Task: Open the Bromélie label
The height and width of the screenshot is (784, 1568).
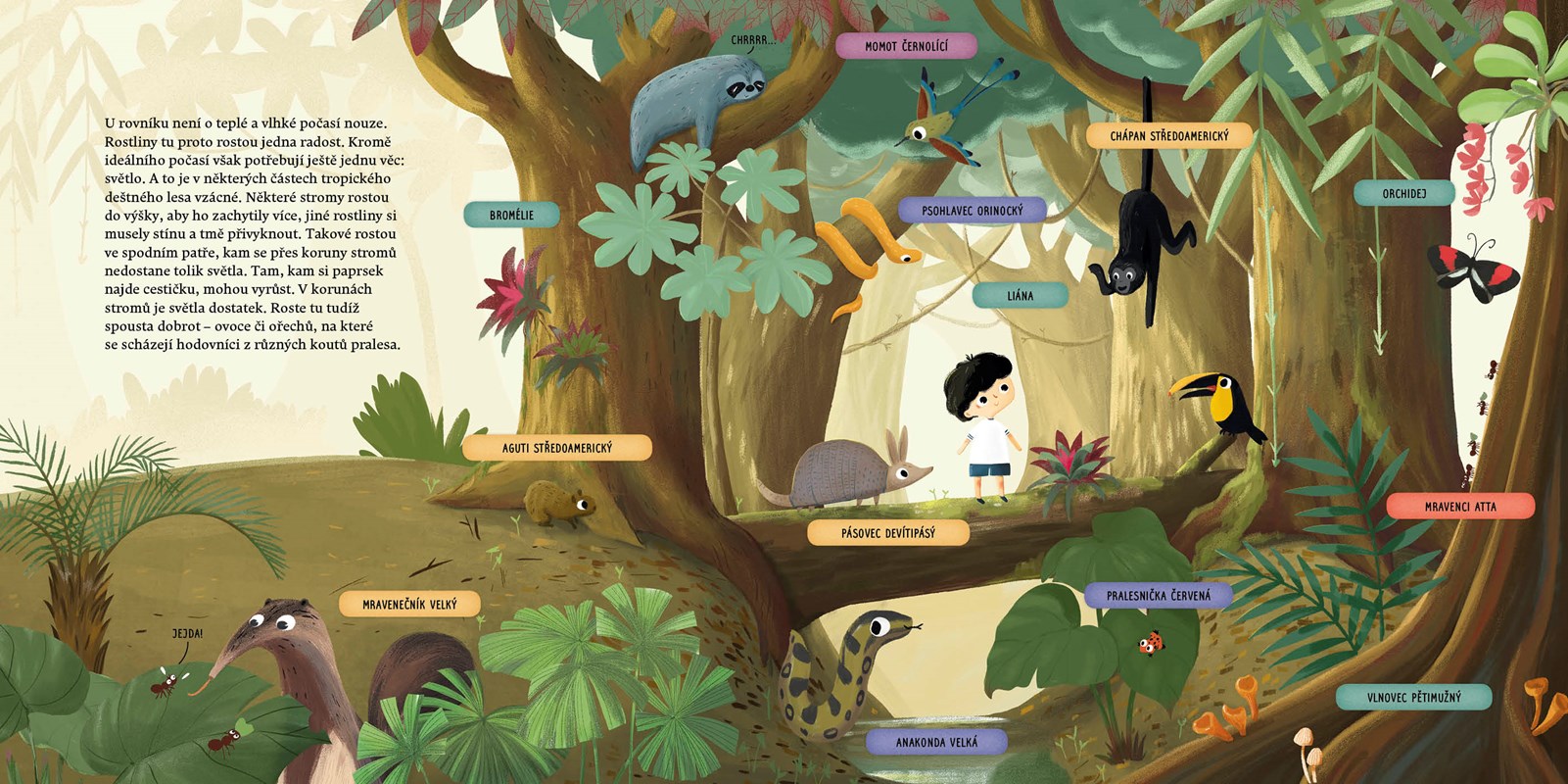Action: click(x=511, y=215)
